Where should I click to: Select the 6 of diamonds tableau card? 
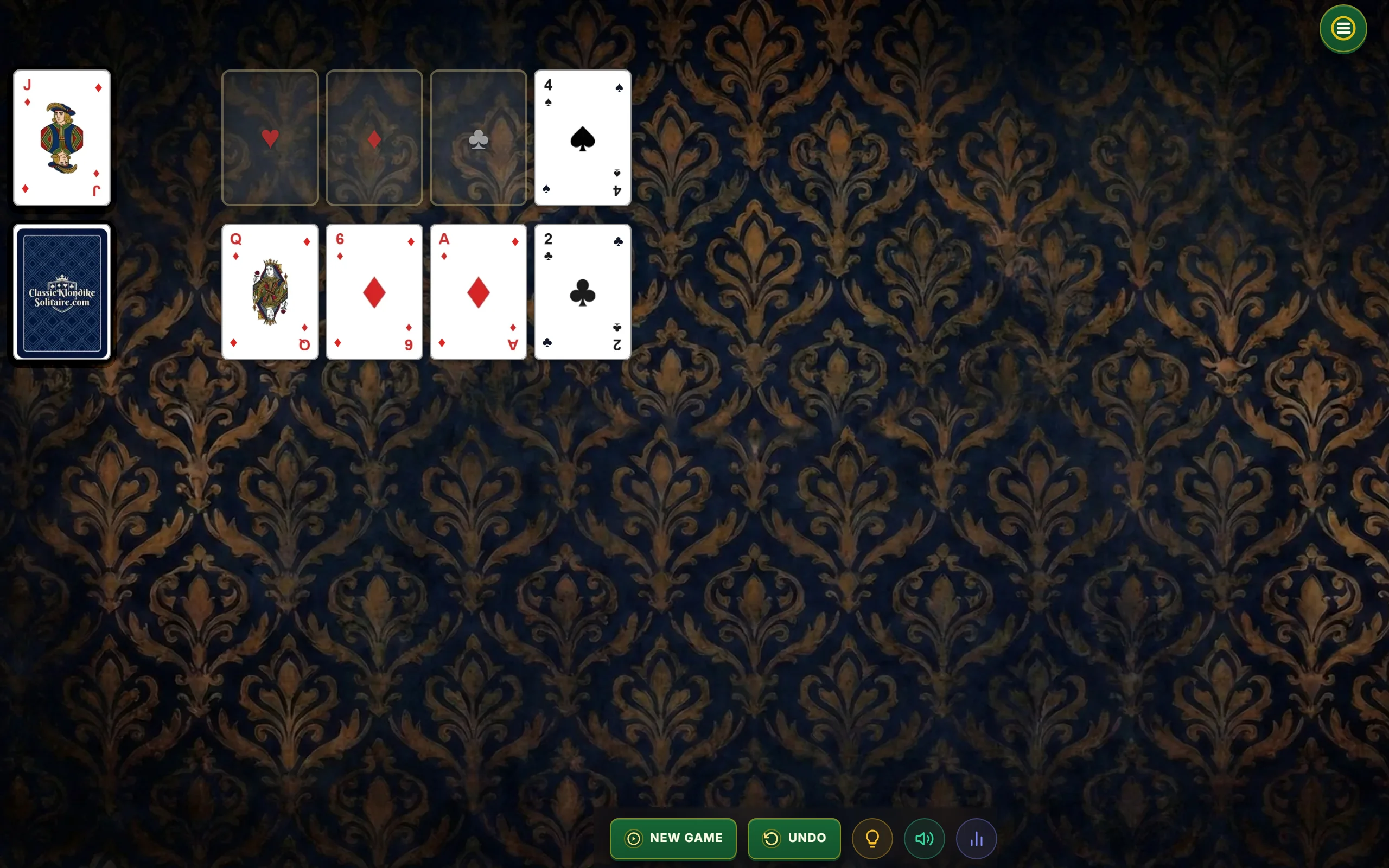(374, 292)
